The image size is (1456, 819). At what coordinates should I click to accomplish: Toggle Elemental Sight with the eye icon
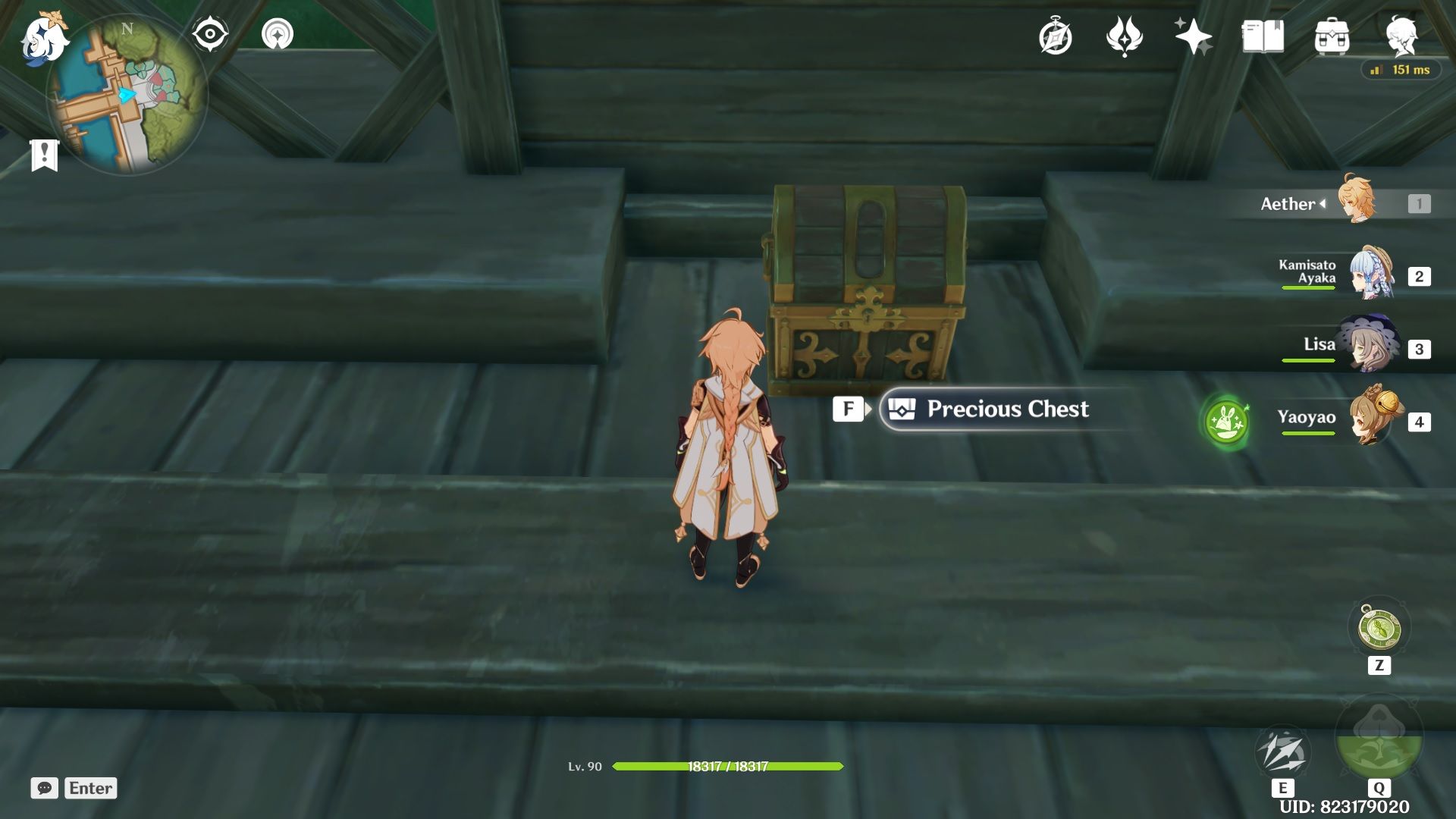point(210,33)
